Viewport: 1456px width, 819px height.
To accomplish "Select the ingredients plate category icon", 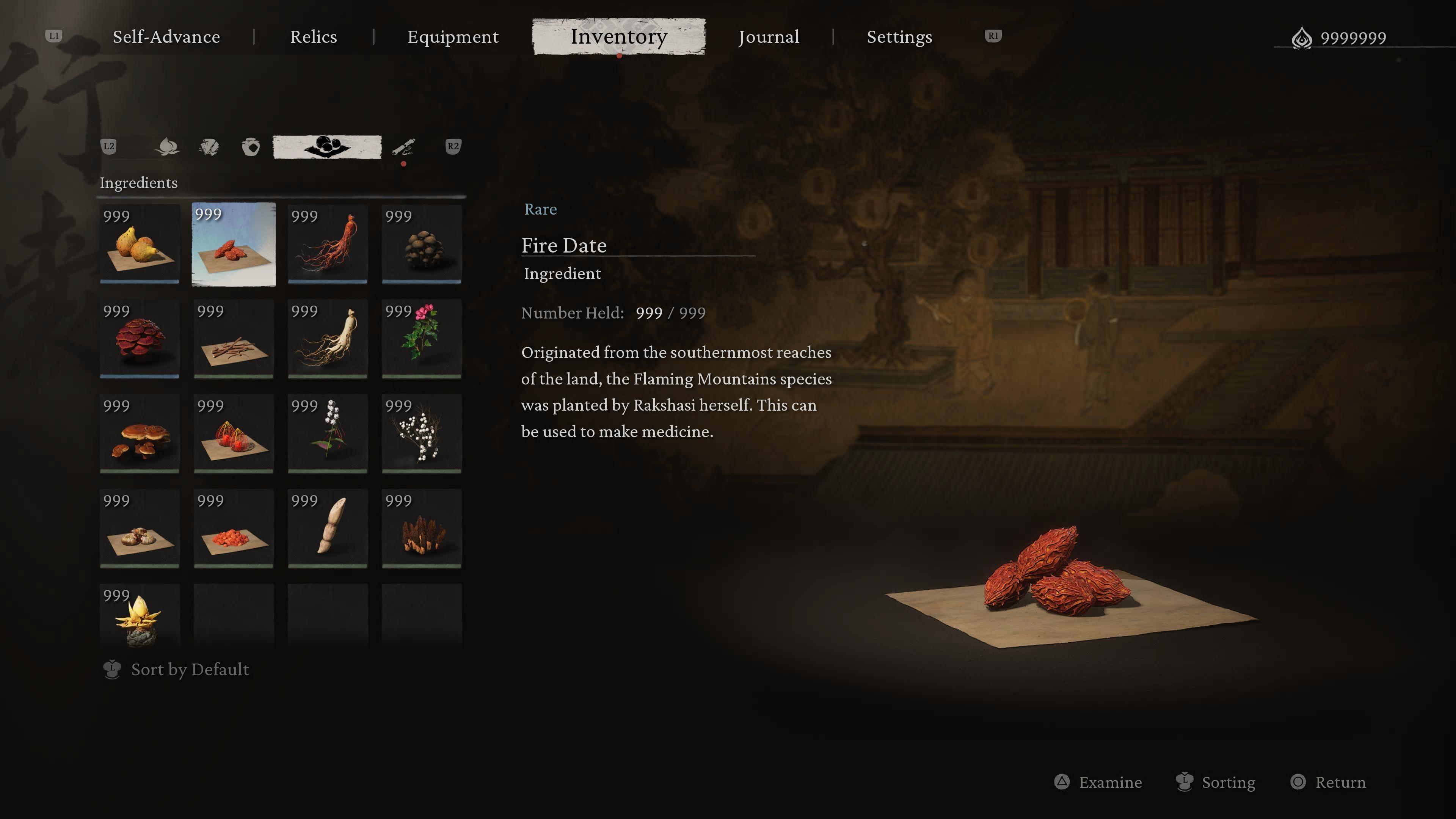I will tap(327, 147).
